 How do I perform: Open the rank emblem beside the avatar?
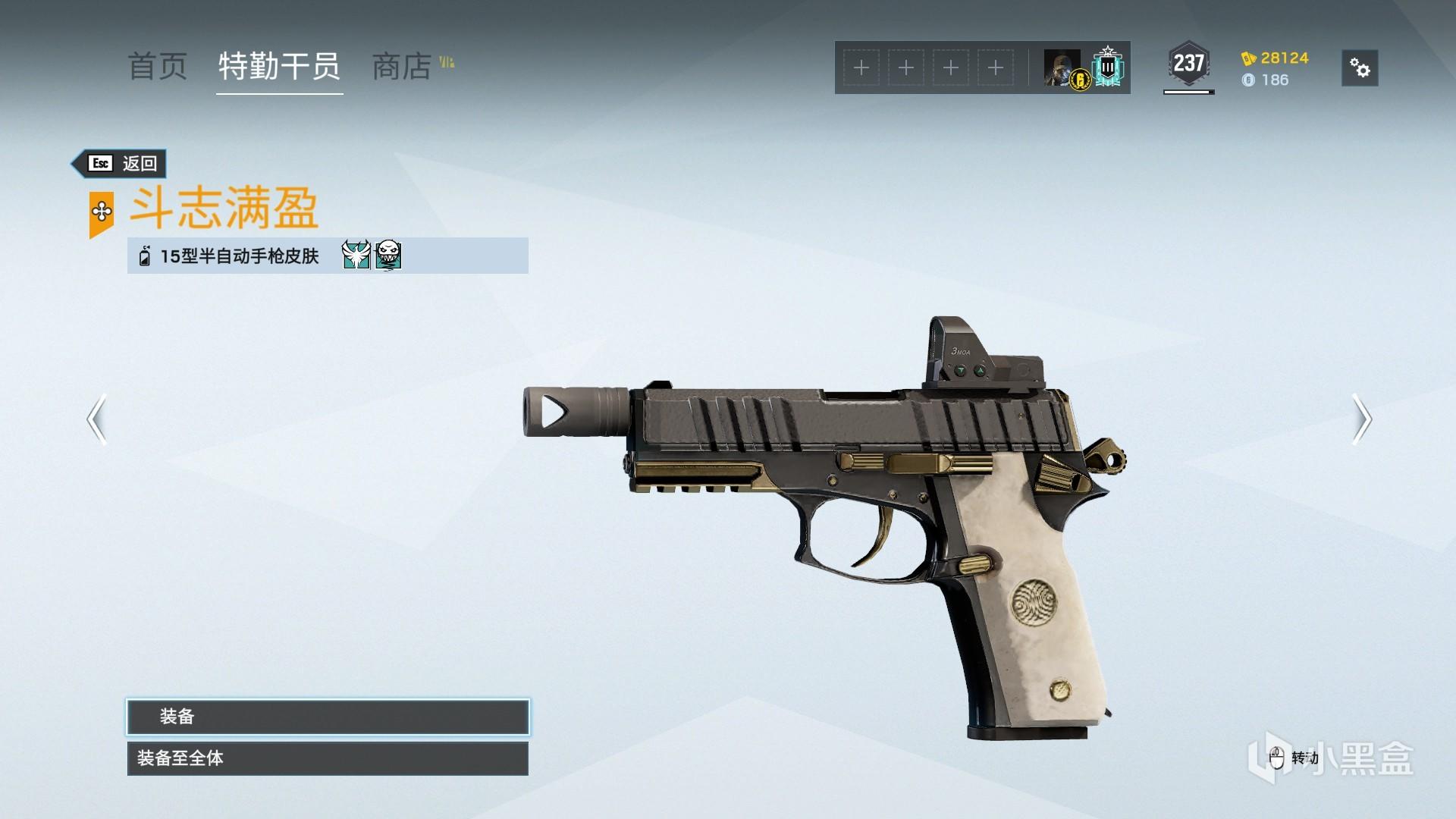1108,68
